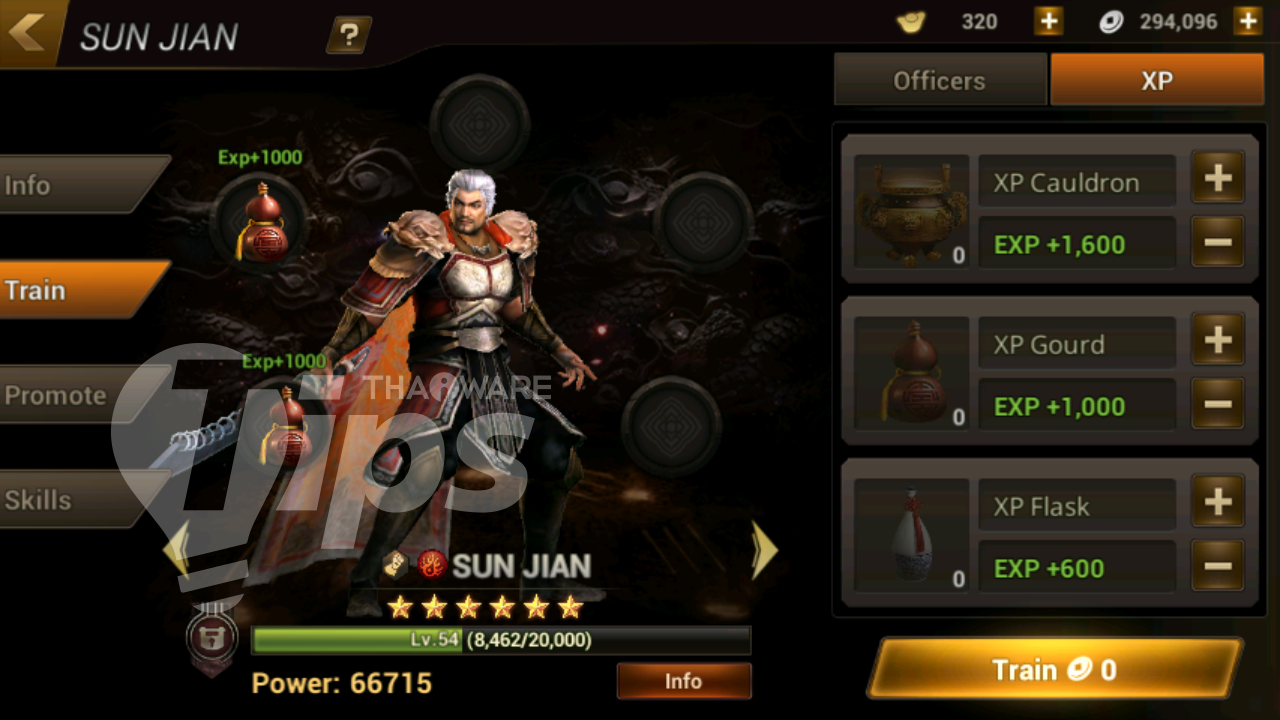Confirm with the Train button
The width and height of the screenshot is (1280, 720).
point(1054,669)
